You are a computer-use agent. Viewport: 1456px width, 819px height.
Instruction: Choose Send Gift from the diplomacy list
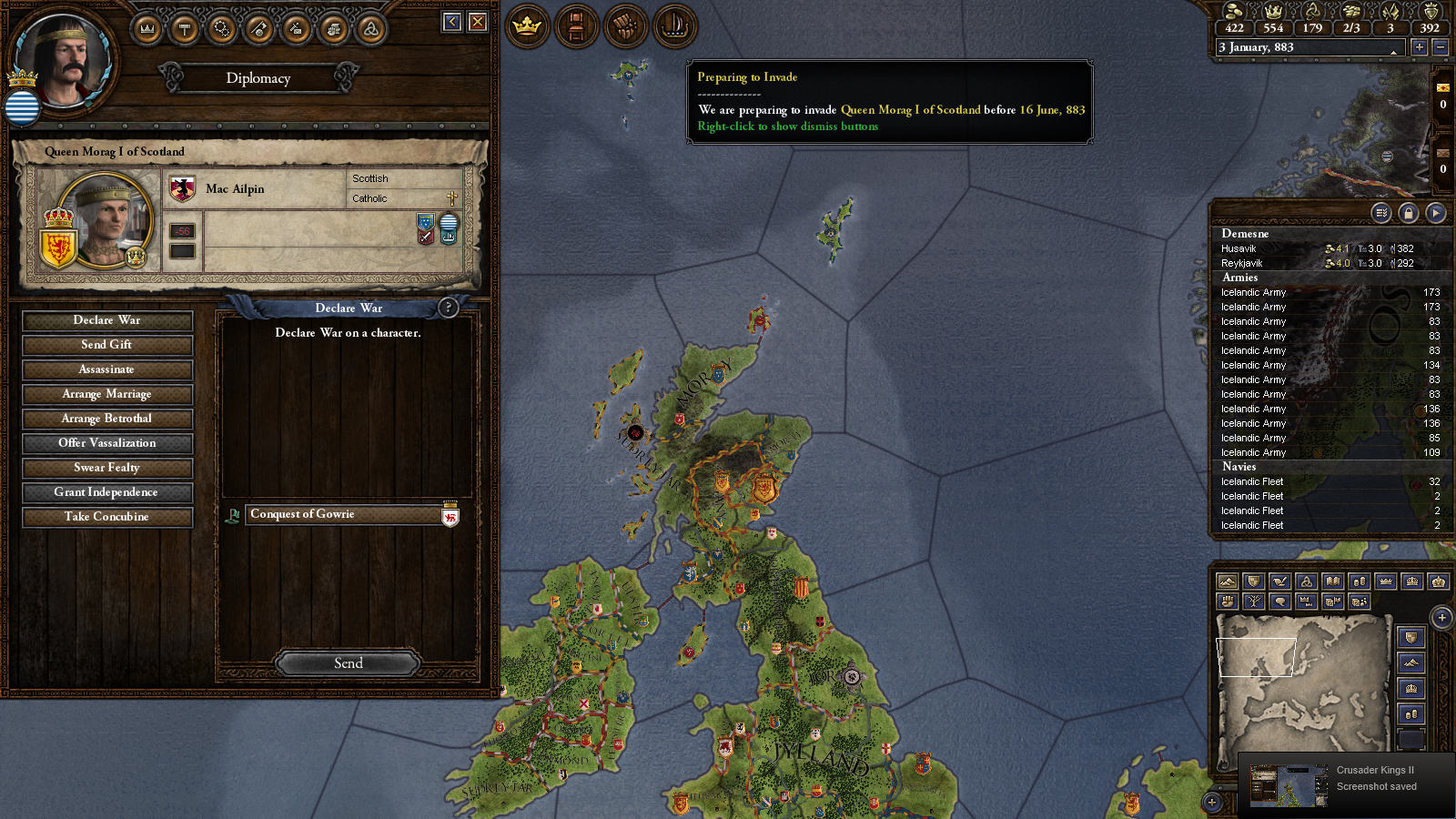click(107, 345)
